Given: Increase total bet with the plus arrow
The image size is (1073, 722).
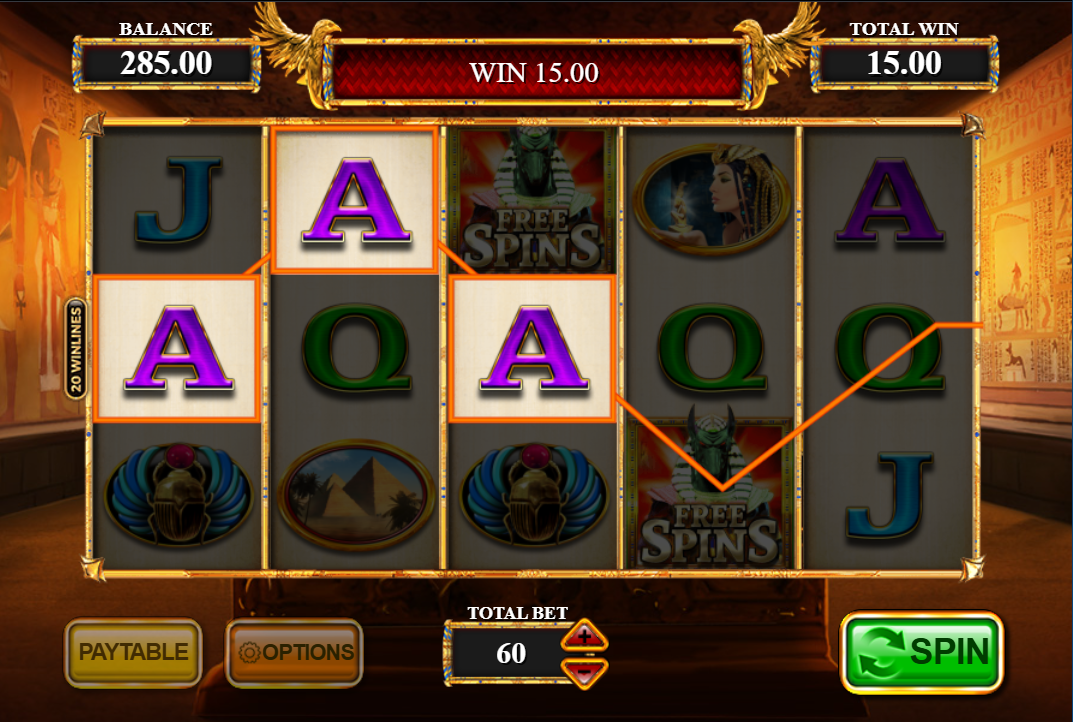Looking at the screenshot, I should (585, 636).
